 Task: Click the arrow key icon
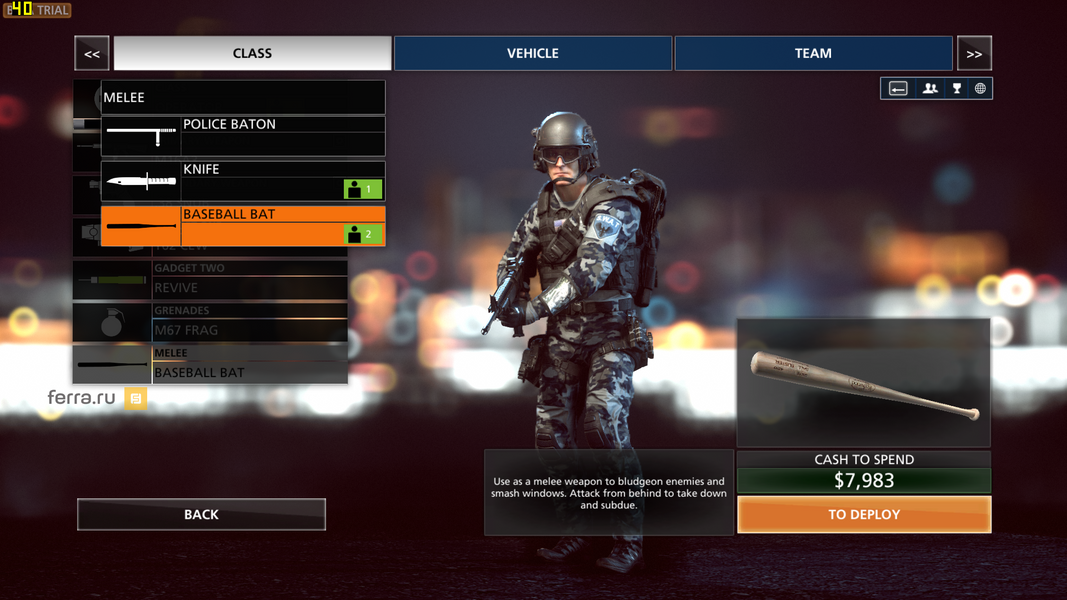pos(898,89)
